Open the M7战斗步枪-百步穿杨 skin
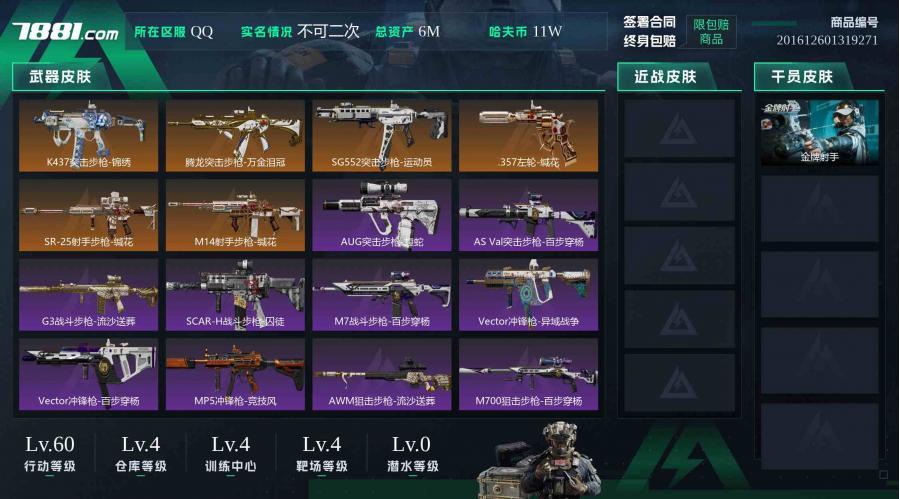The width and height of the screenshot is (900, 499). (x=382, y=295)
